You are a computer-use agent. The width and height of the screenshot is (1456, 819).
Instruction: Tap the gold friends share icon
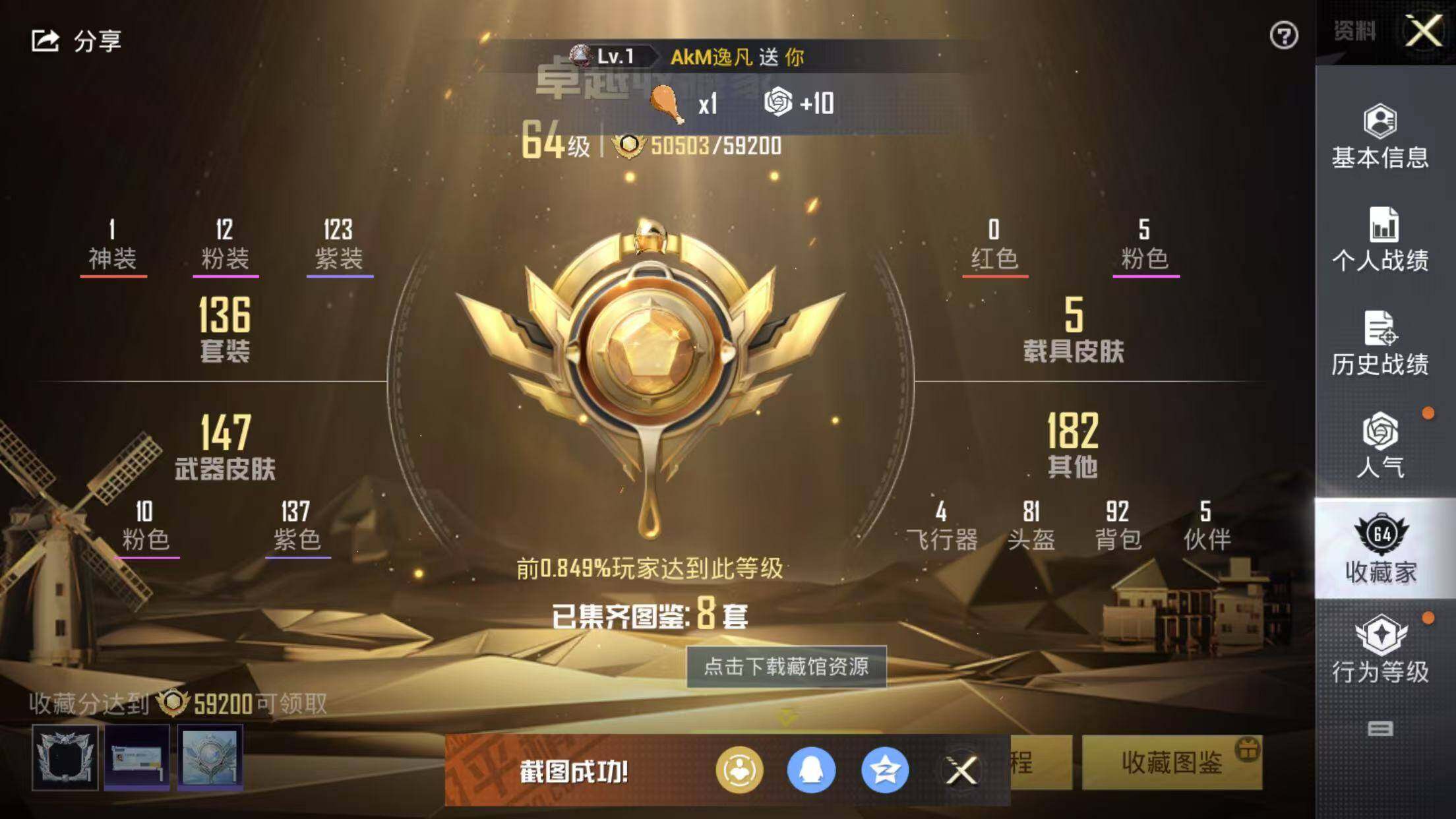tap(739, 770)
